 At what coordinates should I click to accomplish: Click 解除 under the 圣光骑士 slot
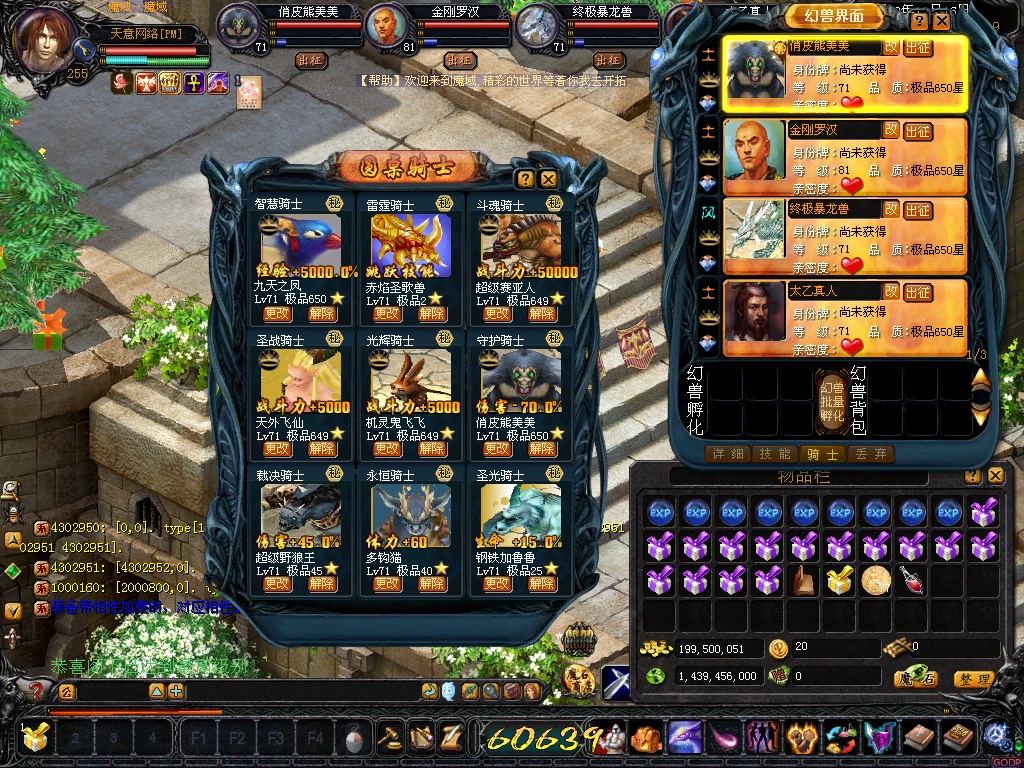pos(541,584)
